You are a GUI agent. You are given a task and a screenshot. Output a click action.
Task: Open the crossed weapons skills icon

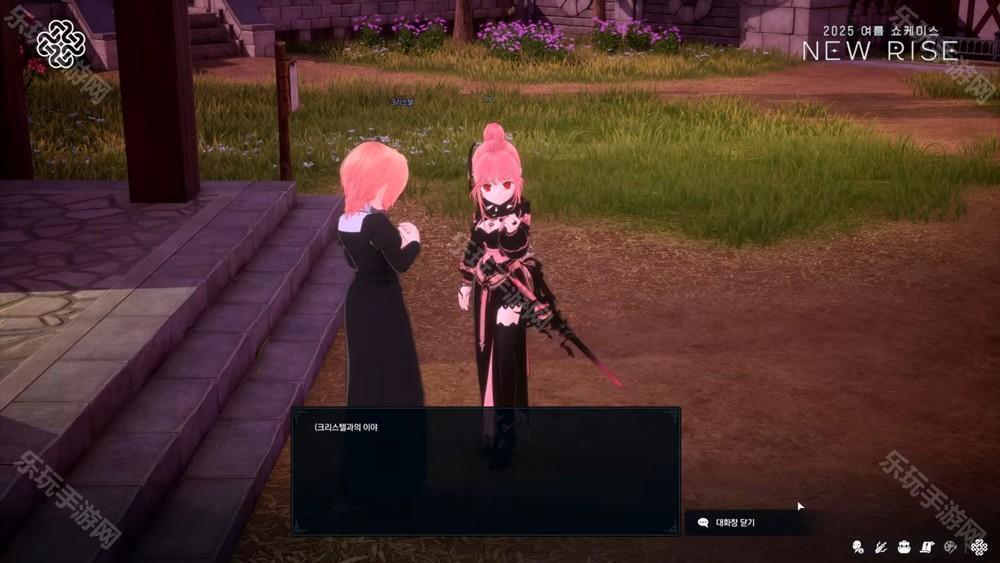881,547
